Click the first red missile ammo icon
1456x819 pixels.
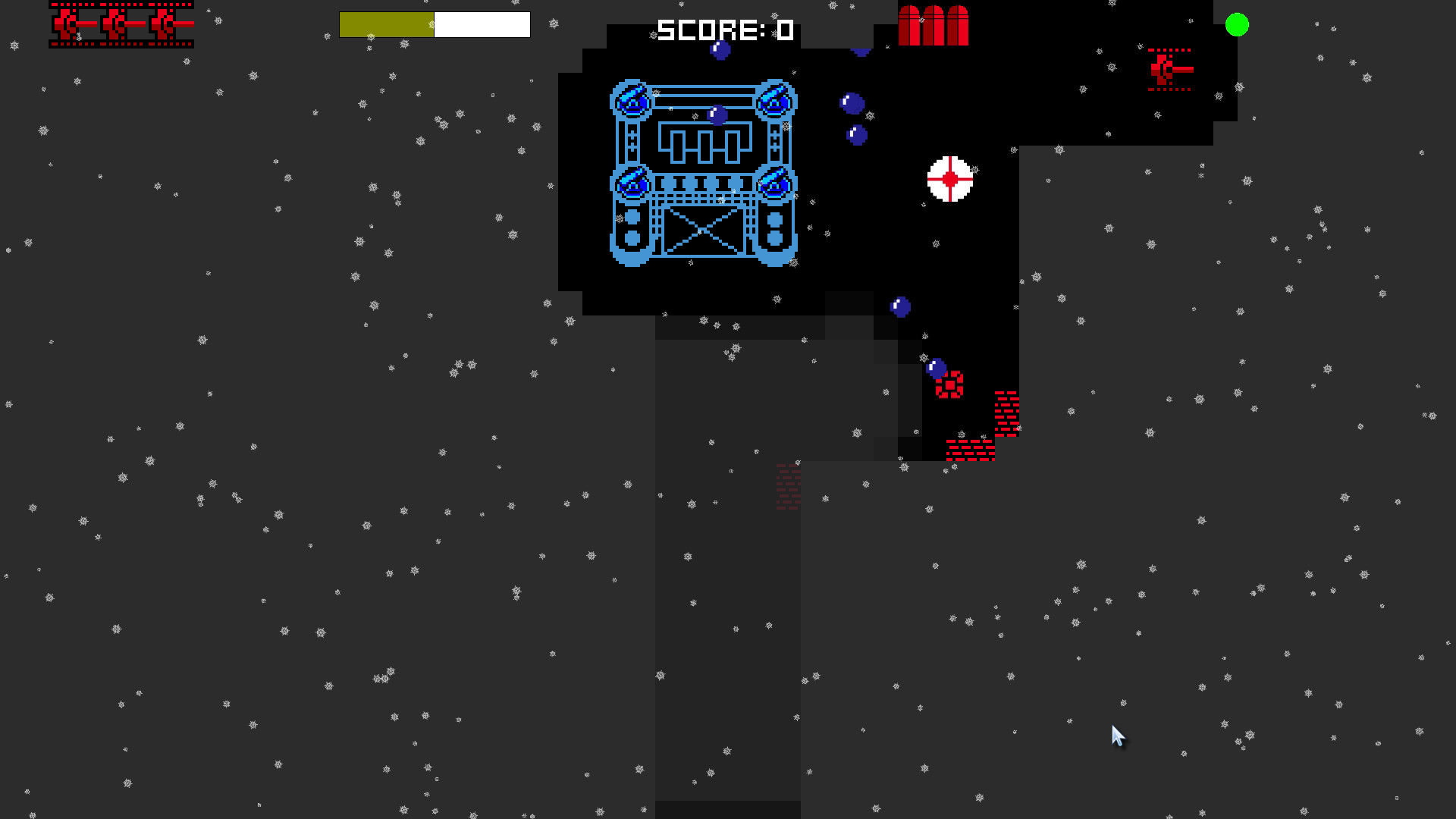[x=909, y=25]
